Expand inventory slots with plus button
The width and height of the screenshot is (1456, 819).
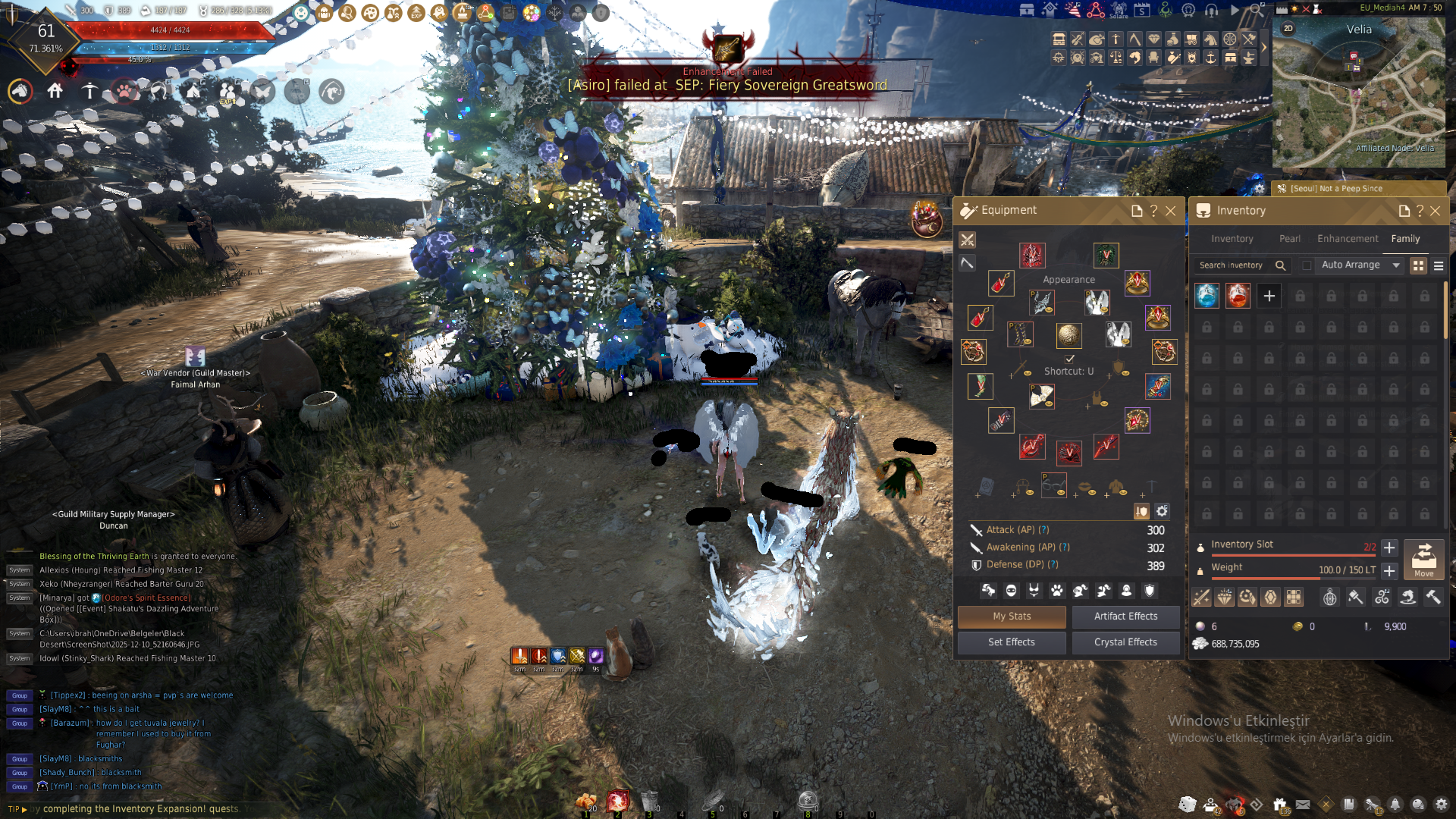click(1389, 548)
